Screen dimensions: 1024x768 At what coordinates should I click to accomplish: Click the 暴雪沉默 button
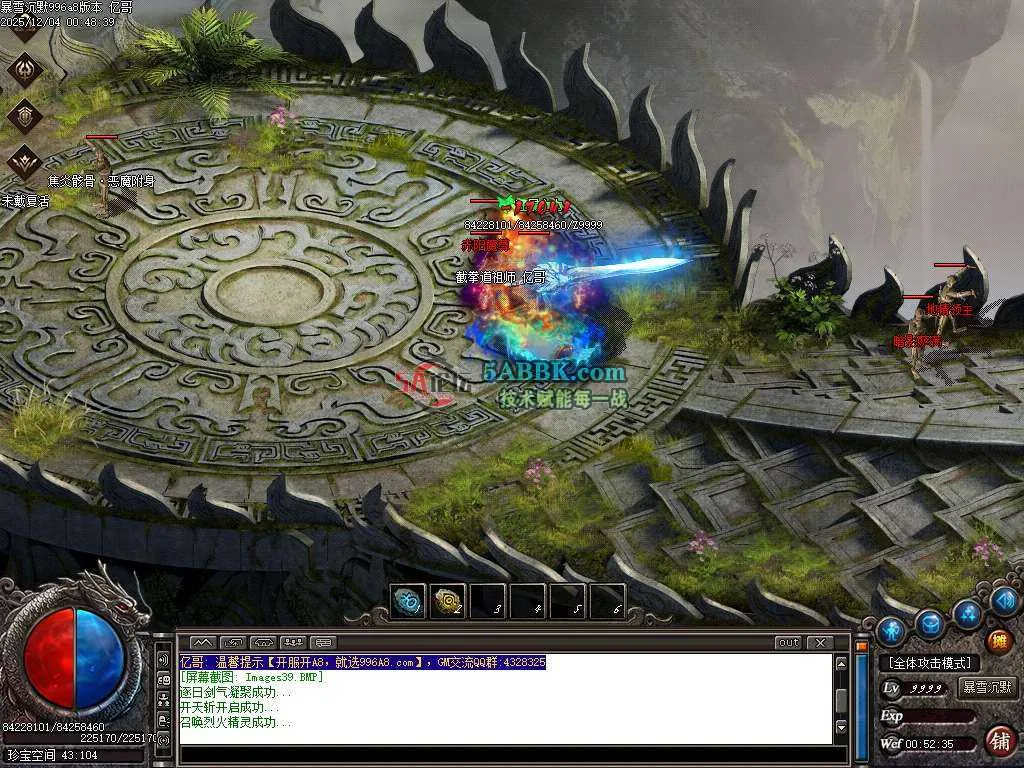988,688
